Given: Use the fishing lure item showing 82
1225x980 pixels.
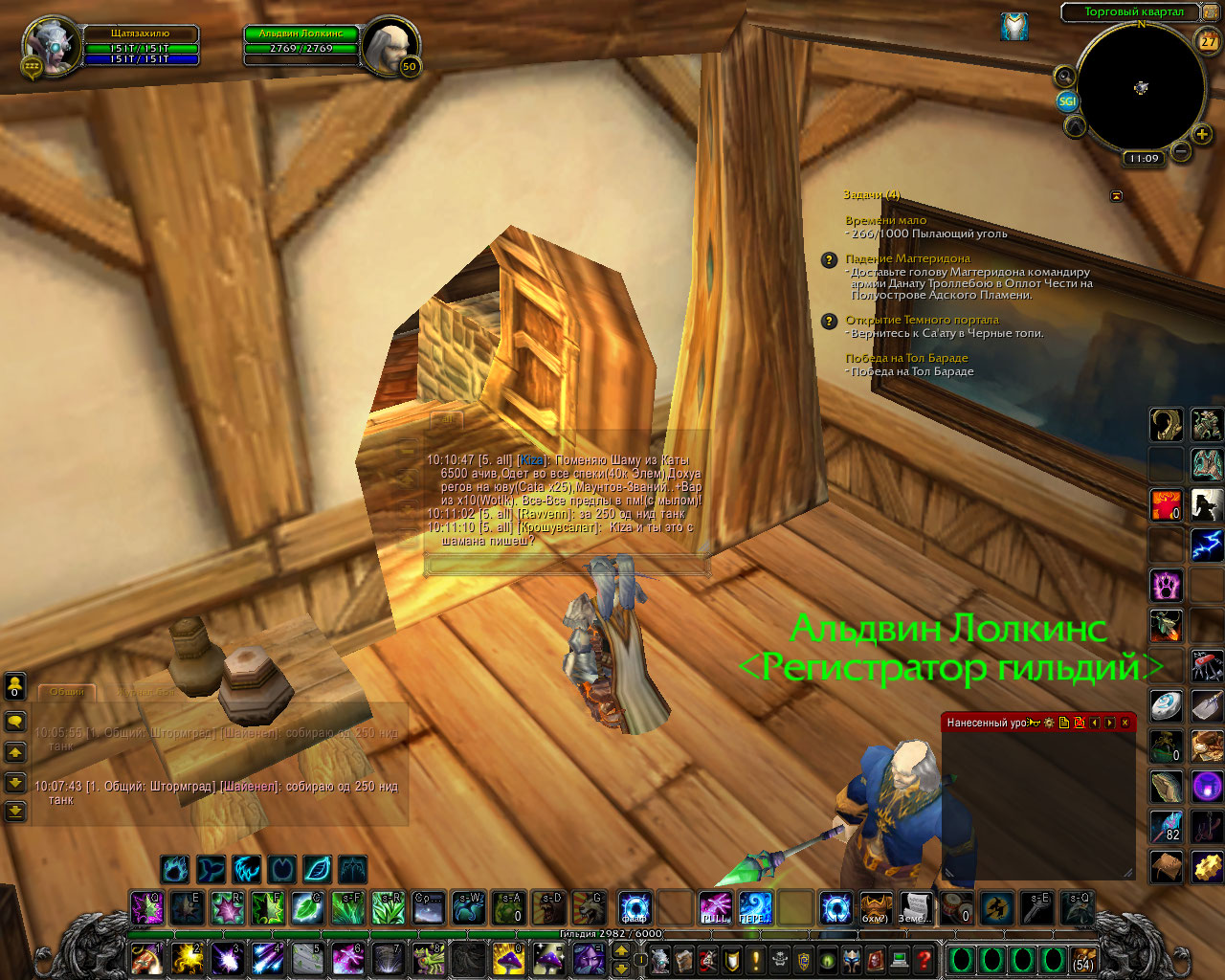Looking at the screenshot, I should tap(1166, 825).
